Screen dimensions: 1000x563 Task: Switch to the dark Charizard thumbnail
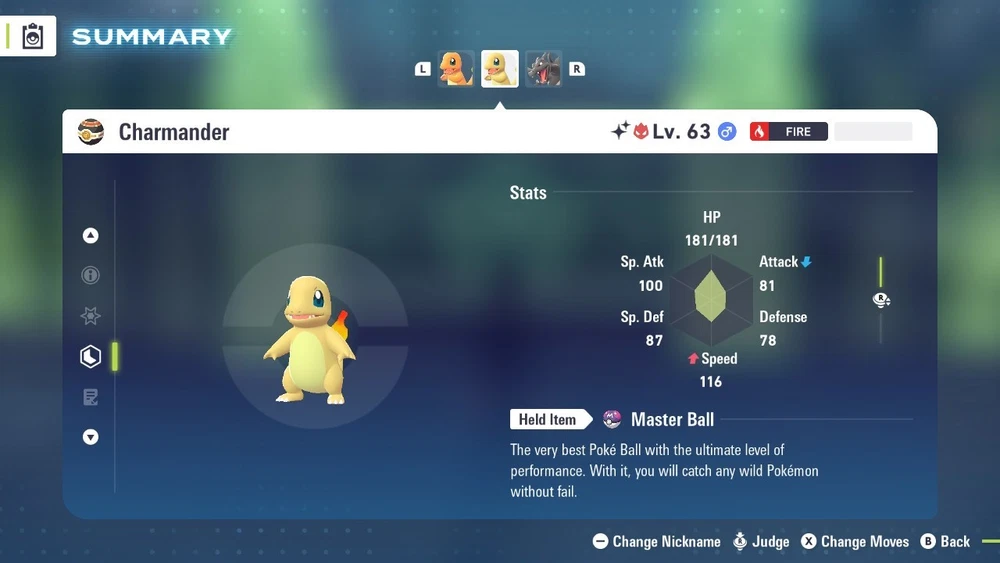coord(544,69)
